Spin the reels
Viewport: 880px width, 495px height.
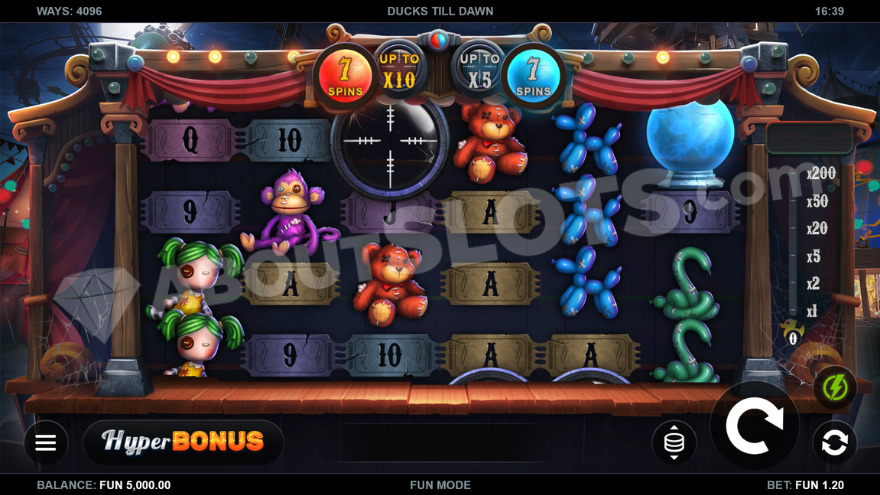click(754, 427)
